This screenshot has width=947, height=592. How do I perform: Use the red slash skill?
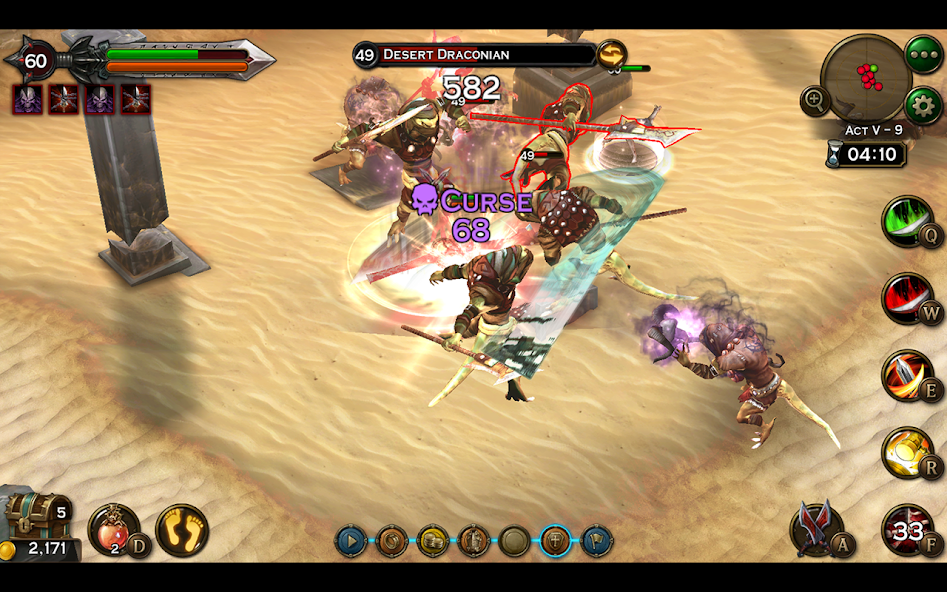906,298
